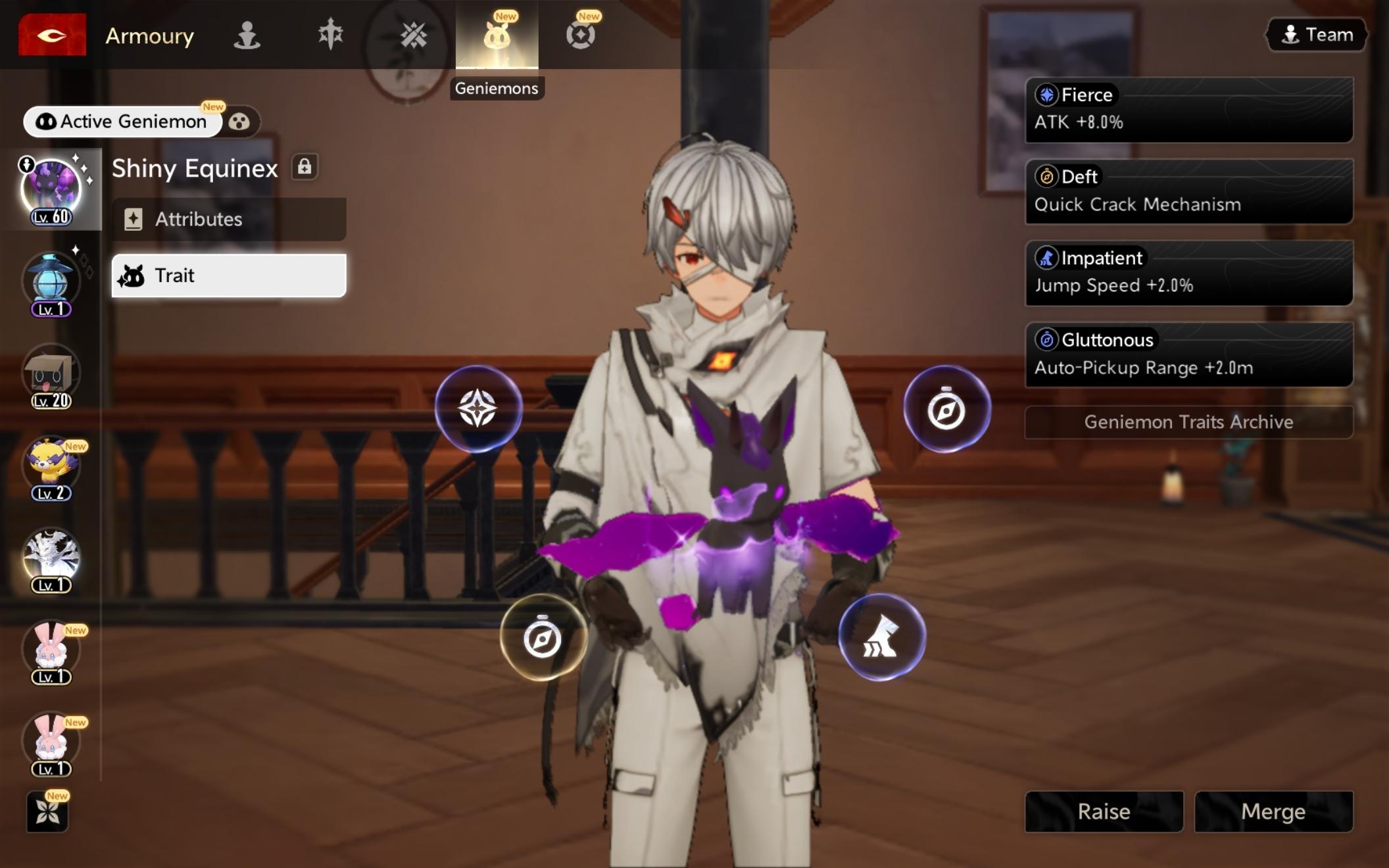Choose the level 60 Shiny Equinex thumbnail
The width and height of the screenshot is (1389, 868).
[51, 189]
